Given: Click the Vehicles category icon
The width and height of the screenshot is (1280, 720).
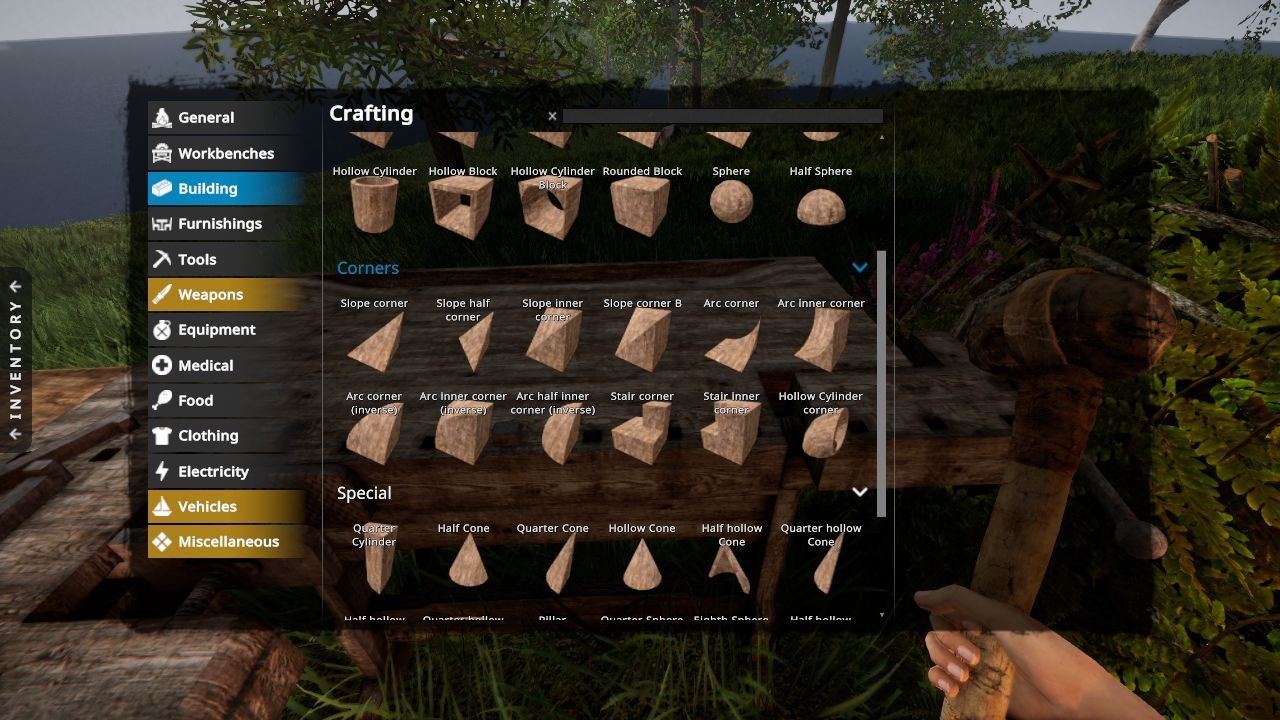Looking at the screenshot, I should [162, 506].
